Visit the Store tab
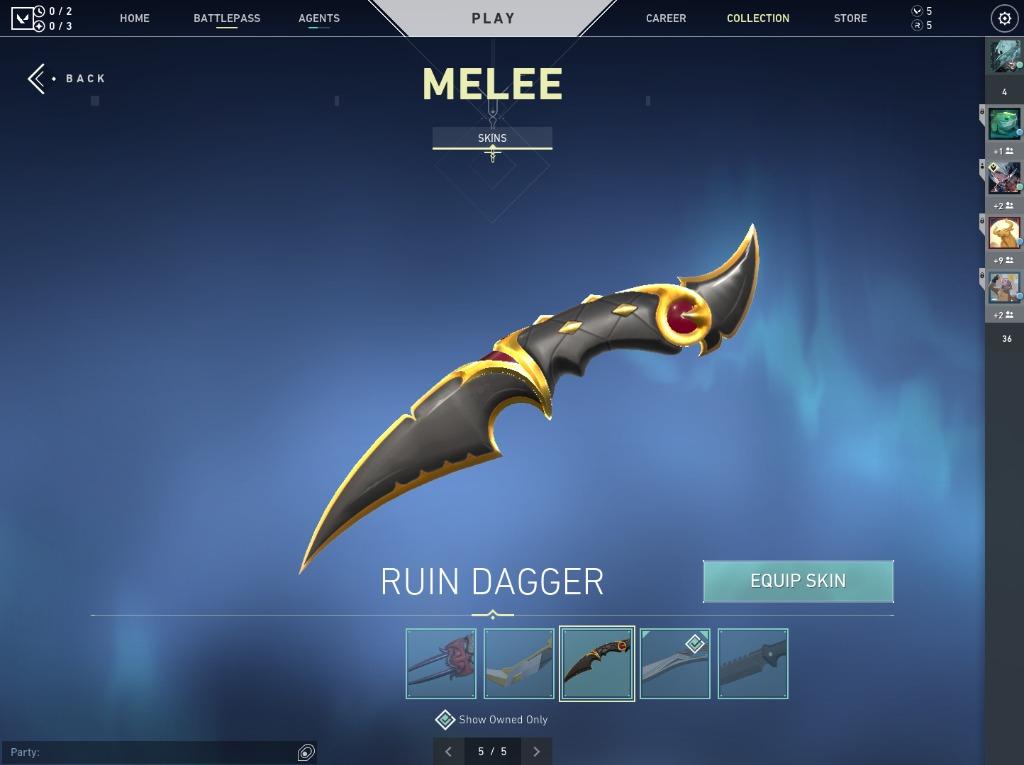1024x765 pixels. pyautogui.click(x=850, y=18)
